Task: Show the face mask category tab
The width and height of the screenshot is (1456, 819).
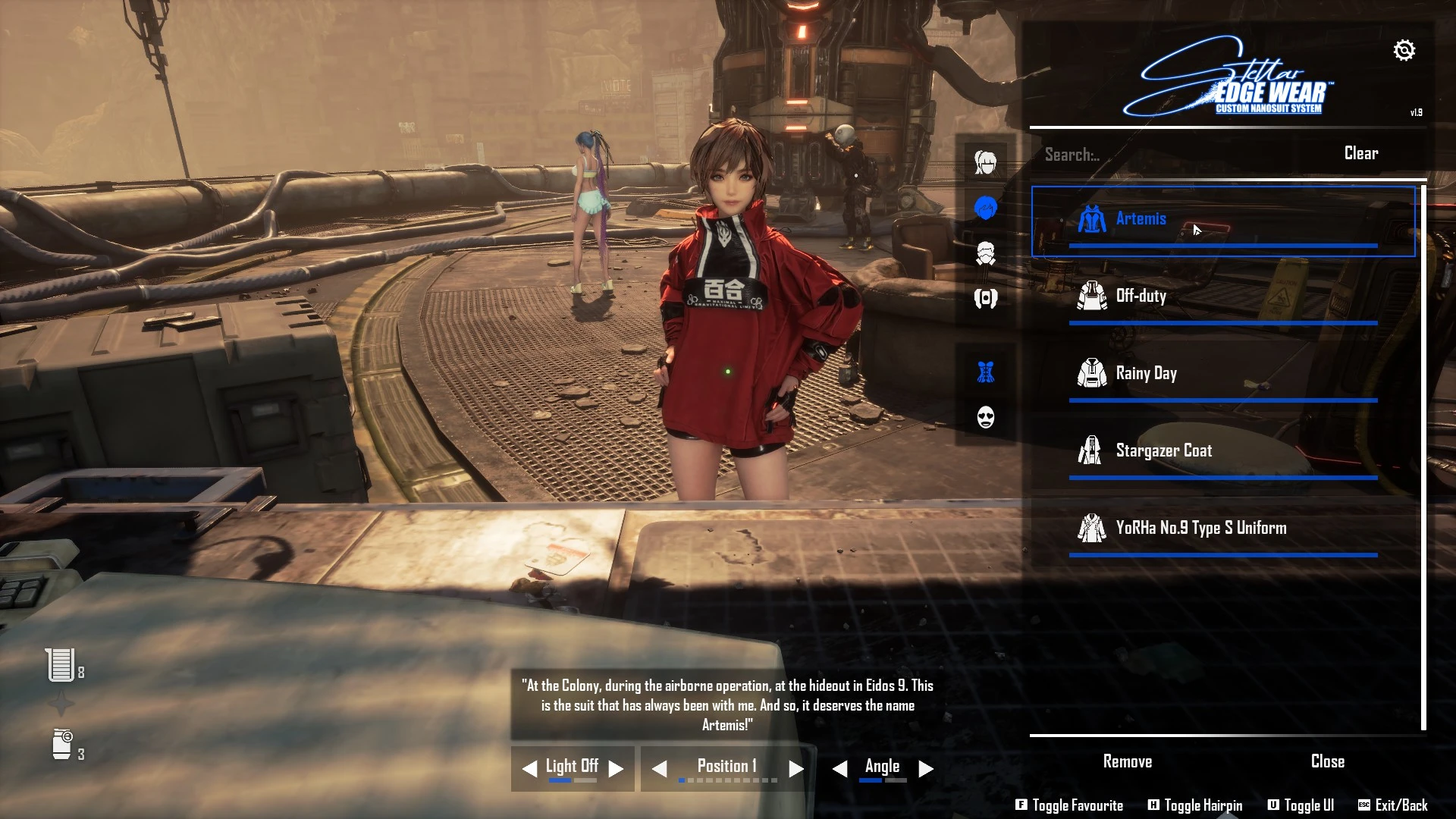Action: coord(985,417)
